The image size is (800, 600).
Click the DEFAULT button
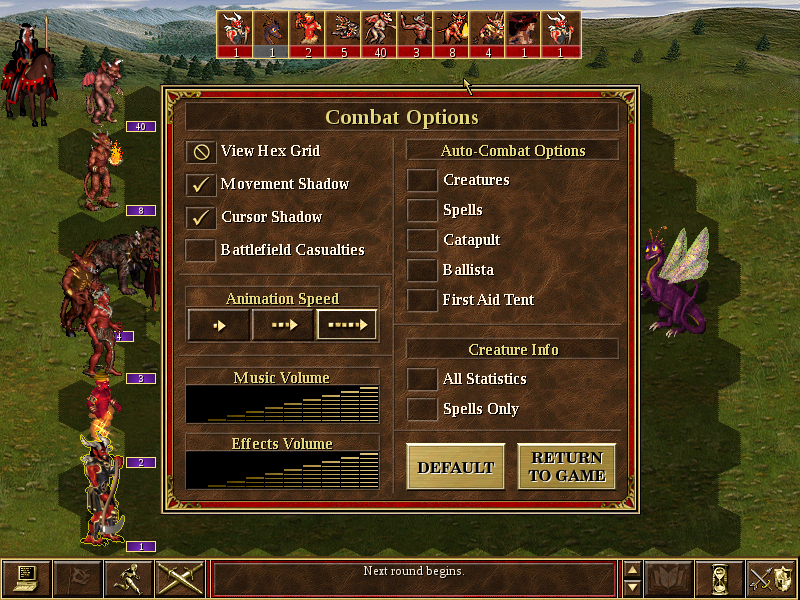click(x=456, y=467)
